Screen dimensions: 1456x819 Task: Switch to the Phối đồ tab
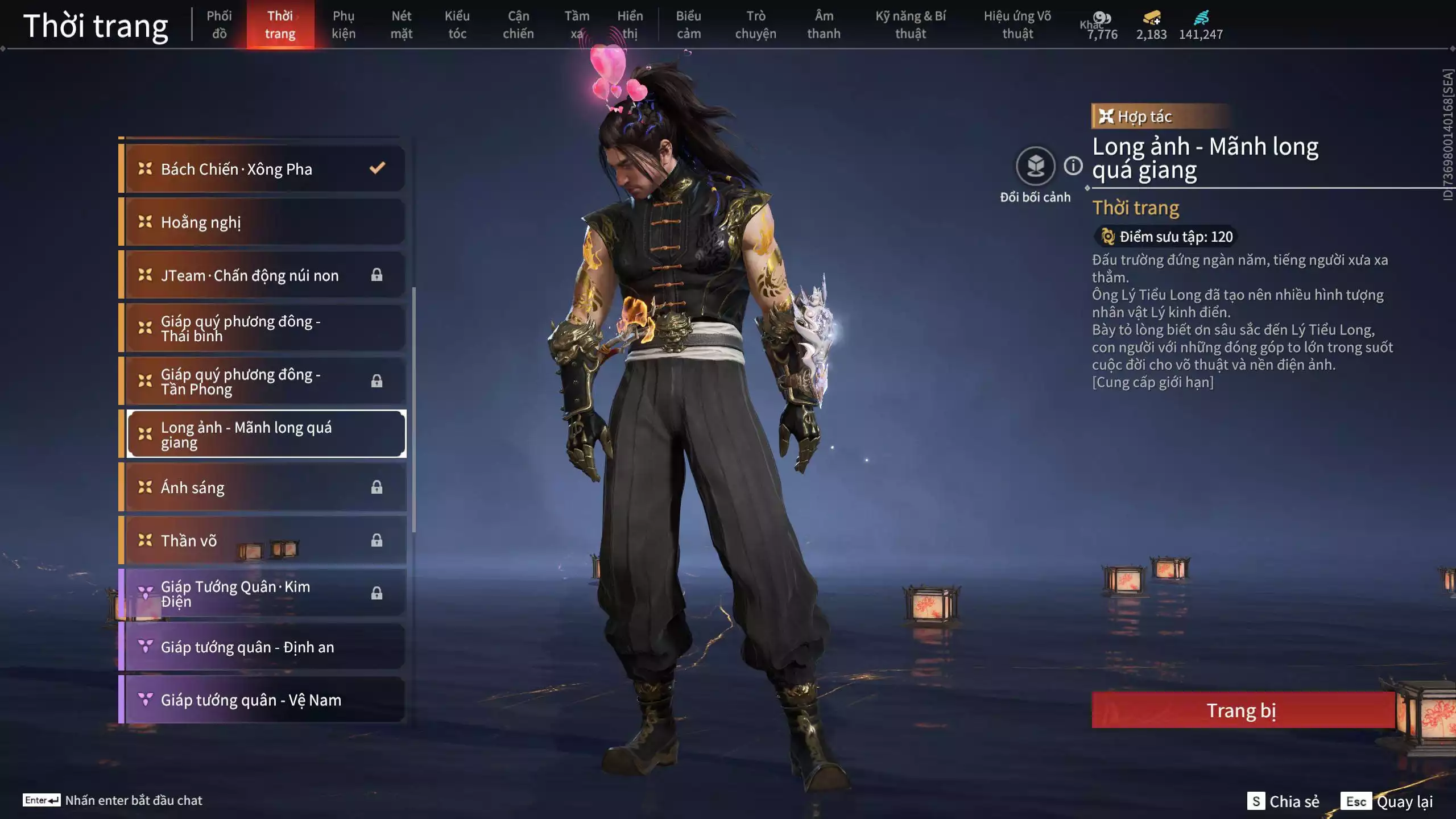click(220, 24)
